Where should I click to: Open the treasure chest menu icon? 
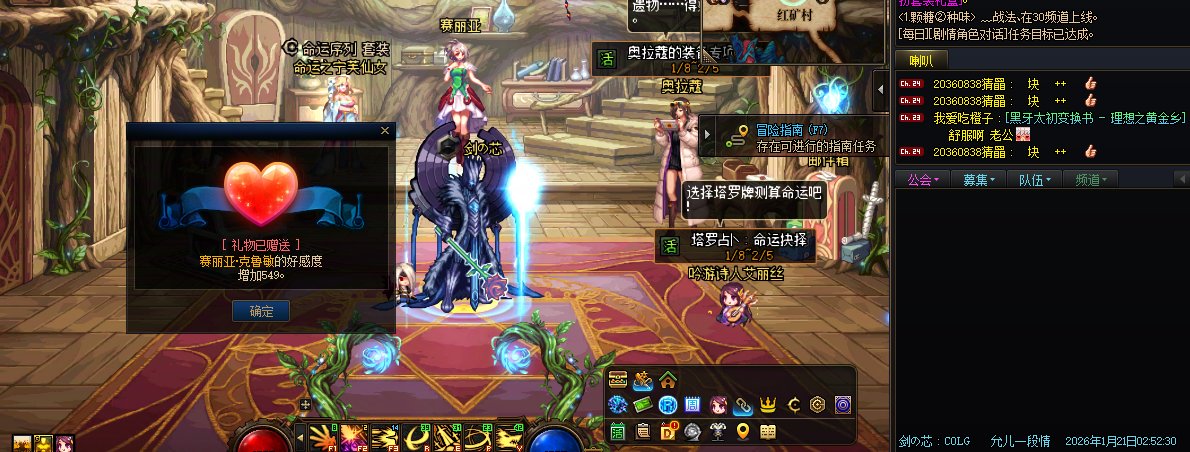tap(618, 380)
